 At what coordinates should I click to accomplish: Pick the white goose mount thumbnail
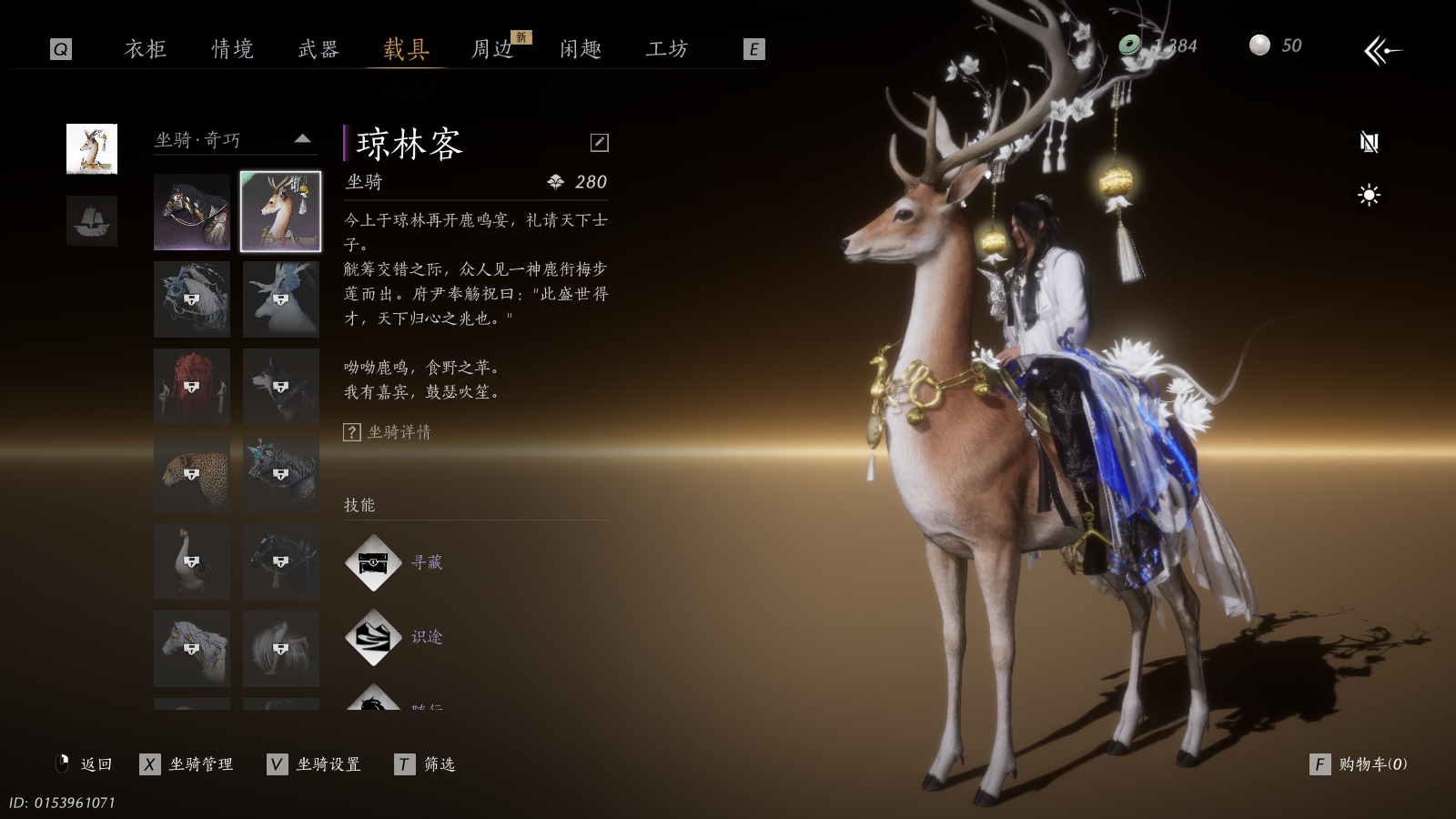coord(192,561)
